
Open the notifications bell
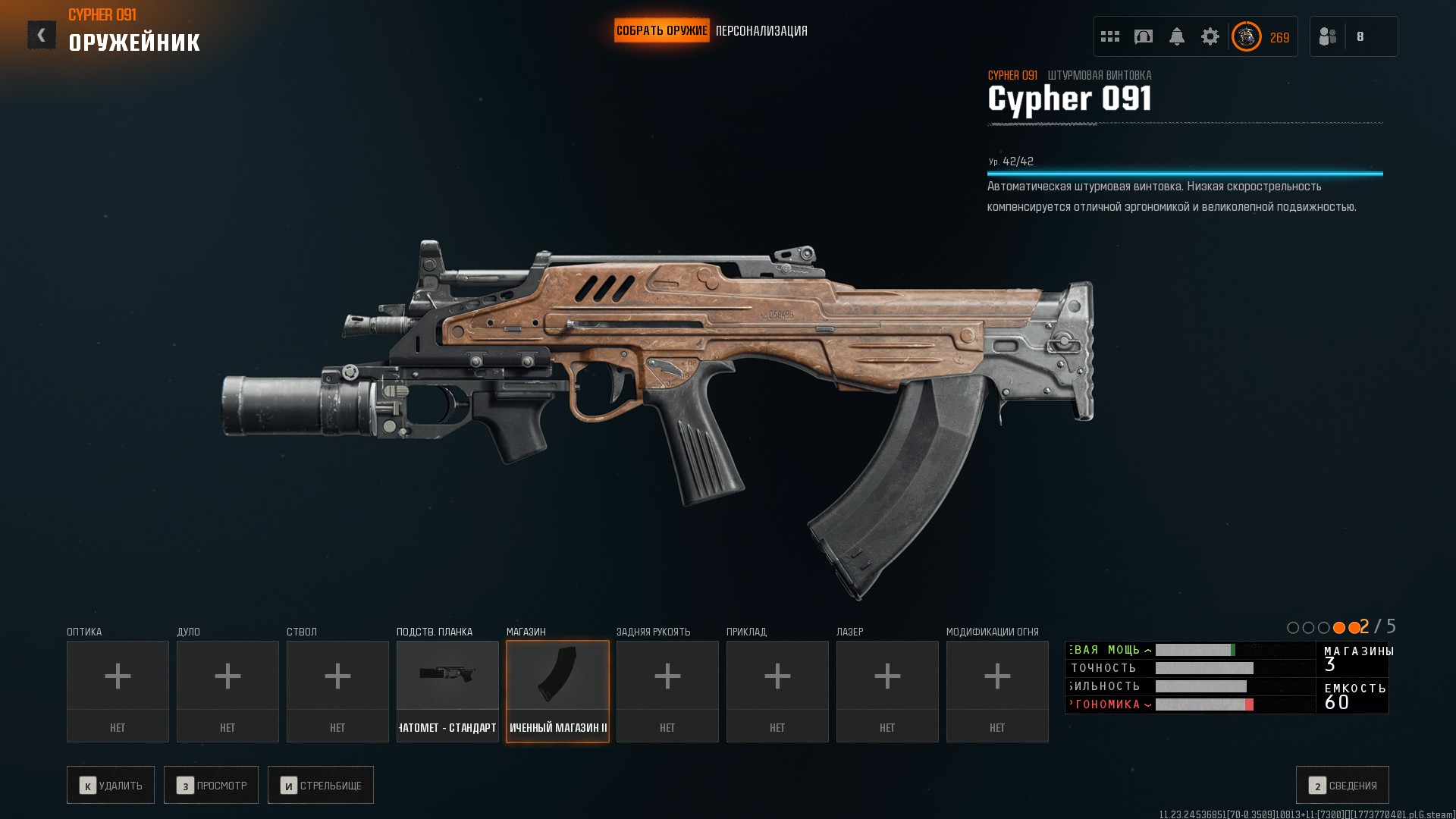coord(1177,36)
